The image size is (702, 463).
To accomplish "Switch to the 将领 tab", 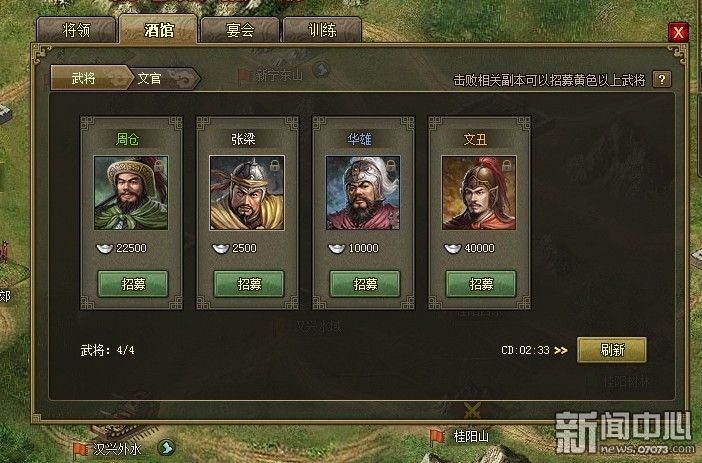I will click(78, 30).
